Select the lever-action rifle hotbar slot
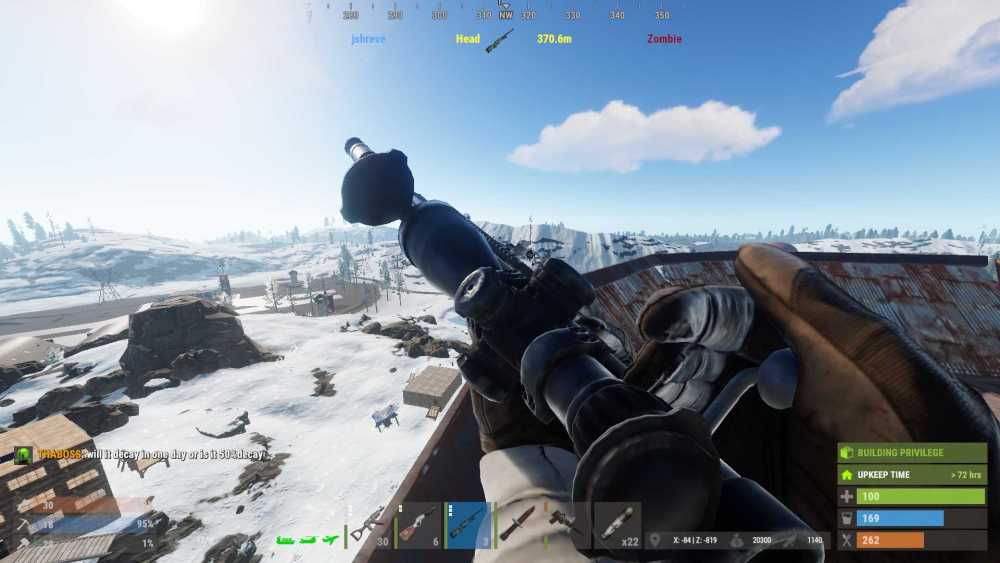1000x563 pixels. (418, 525)
